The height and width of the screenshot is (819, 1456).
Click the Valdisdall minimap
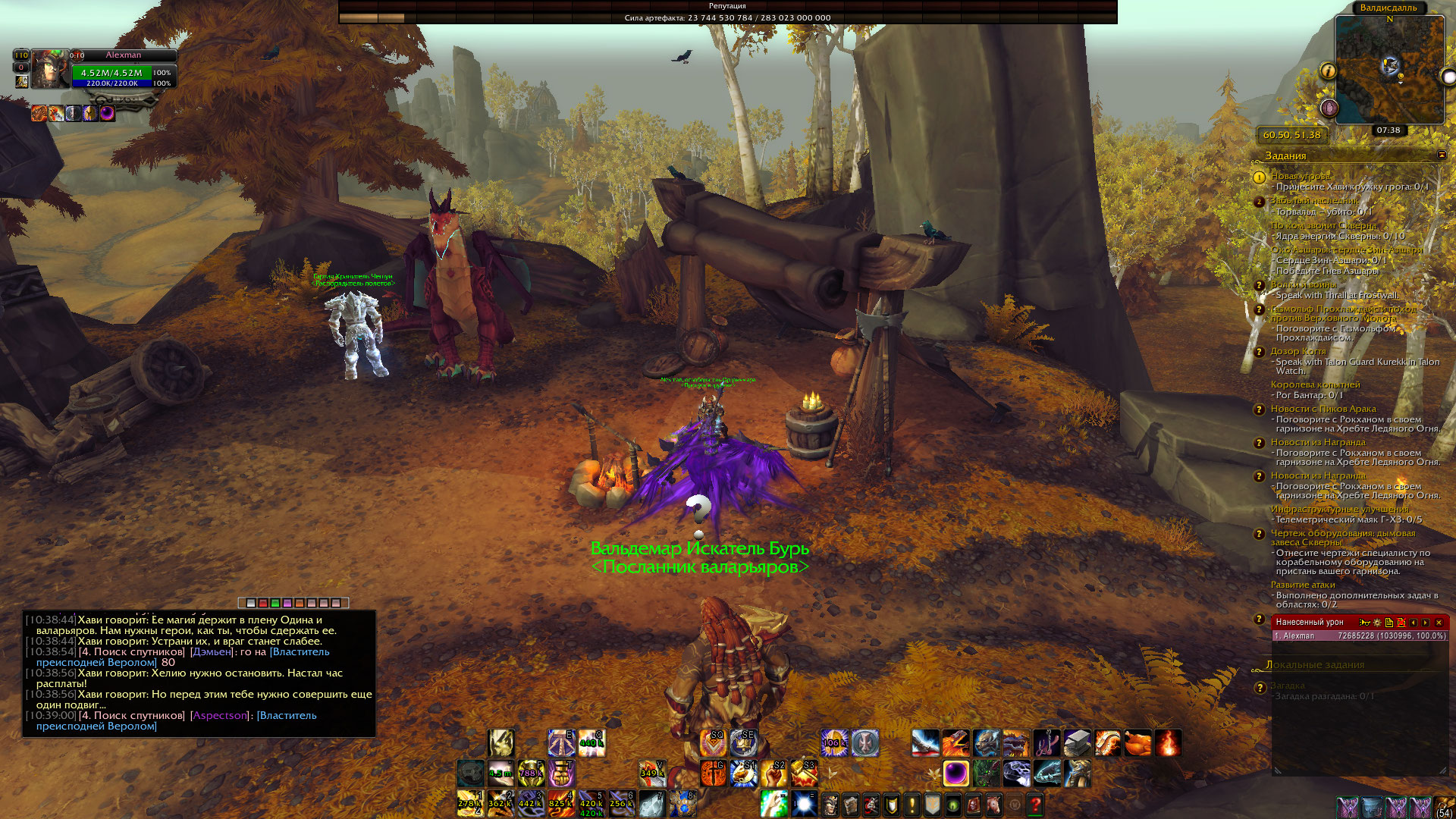[x=1389, y=70]
